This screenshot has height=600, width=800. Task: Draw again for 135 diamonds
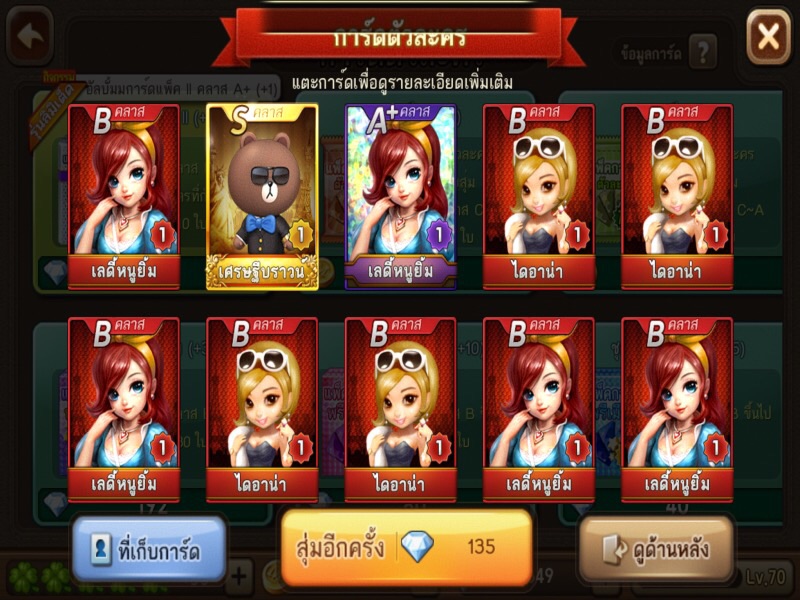[406, 547]
